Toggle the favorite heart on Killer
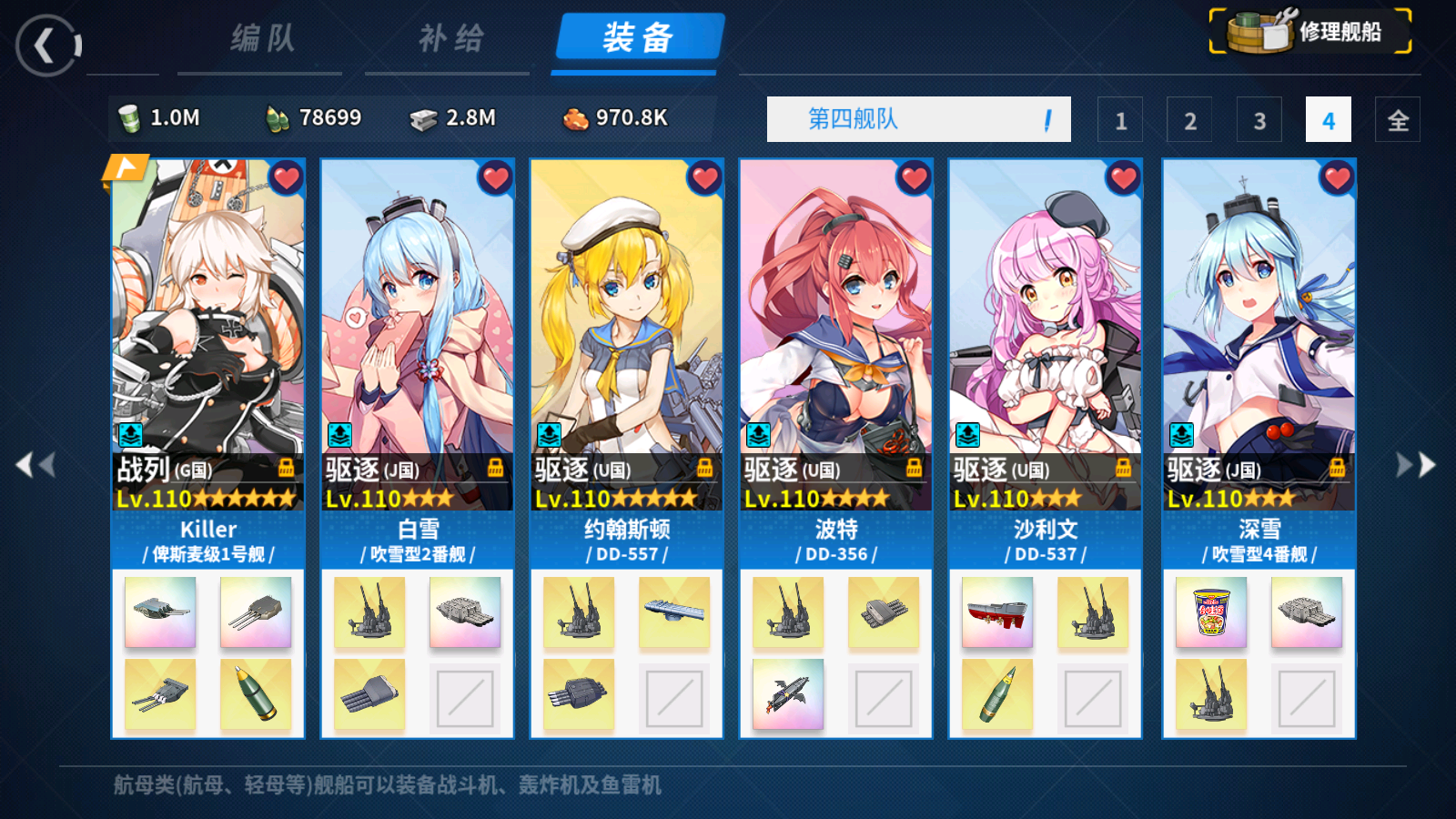Image resolution: width=1456 pixels, height=819 pixels. 287,179
